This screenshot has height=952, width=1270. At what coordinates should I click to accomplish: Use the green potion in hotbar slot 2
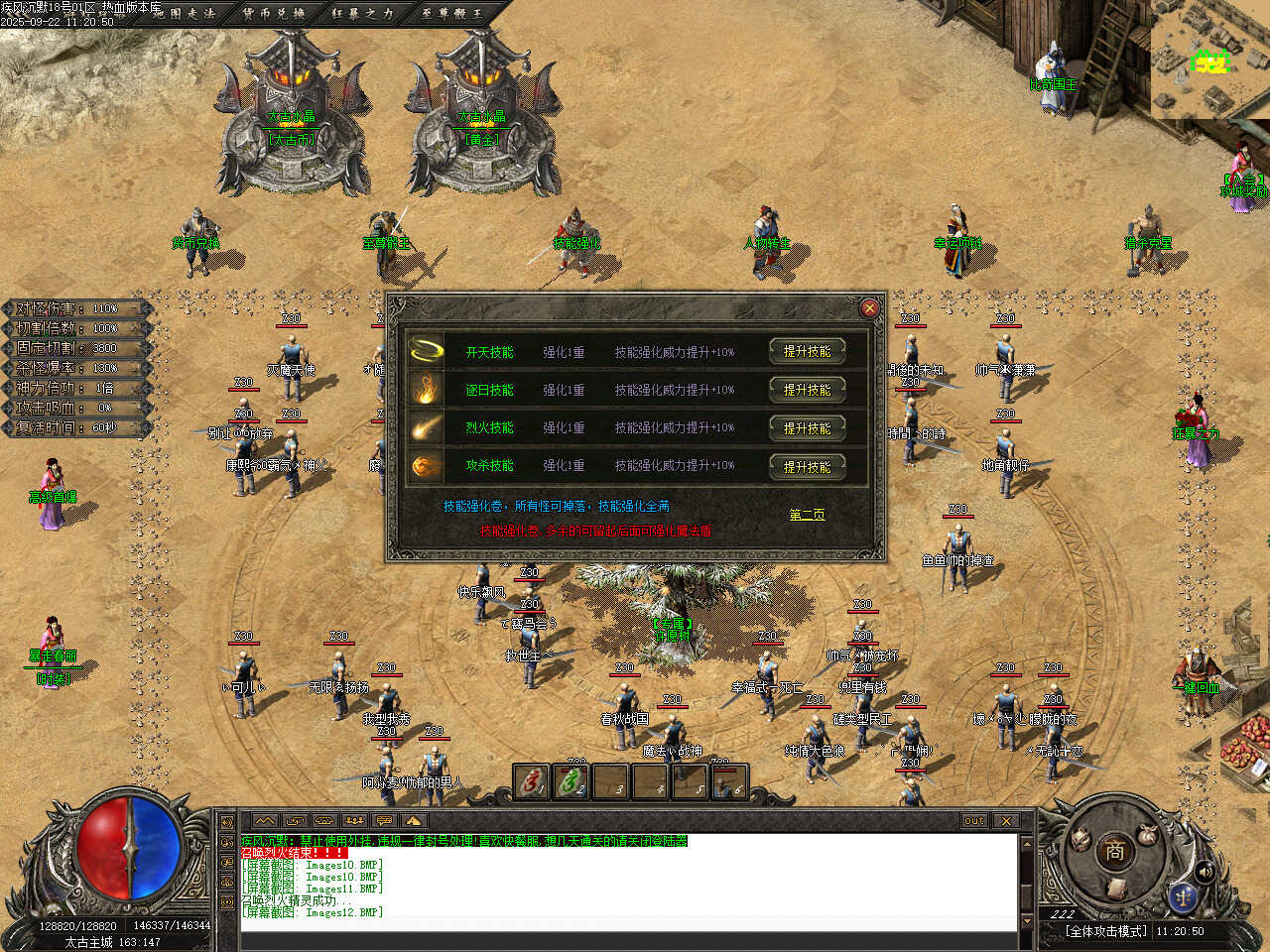click(571, 782)
